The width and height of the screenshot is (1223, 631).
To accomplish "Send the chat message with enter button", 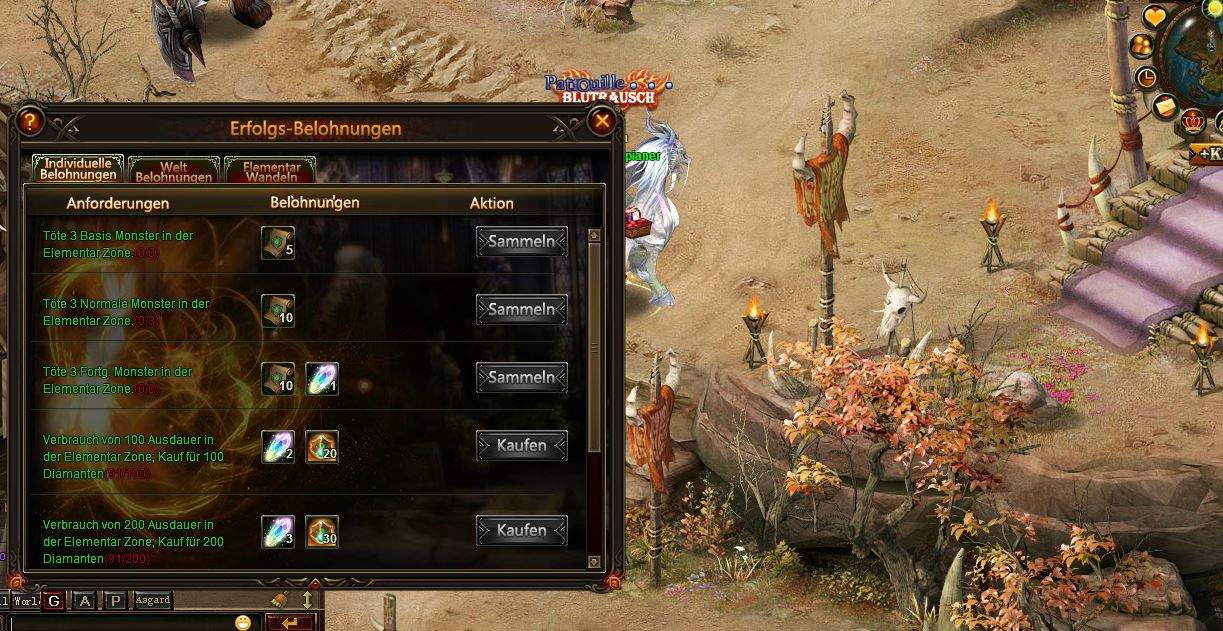I will 291,623.
